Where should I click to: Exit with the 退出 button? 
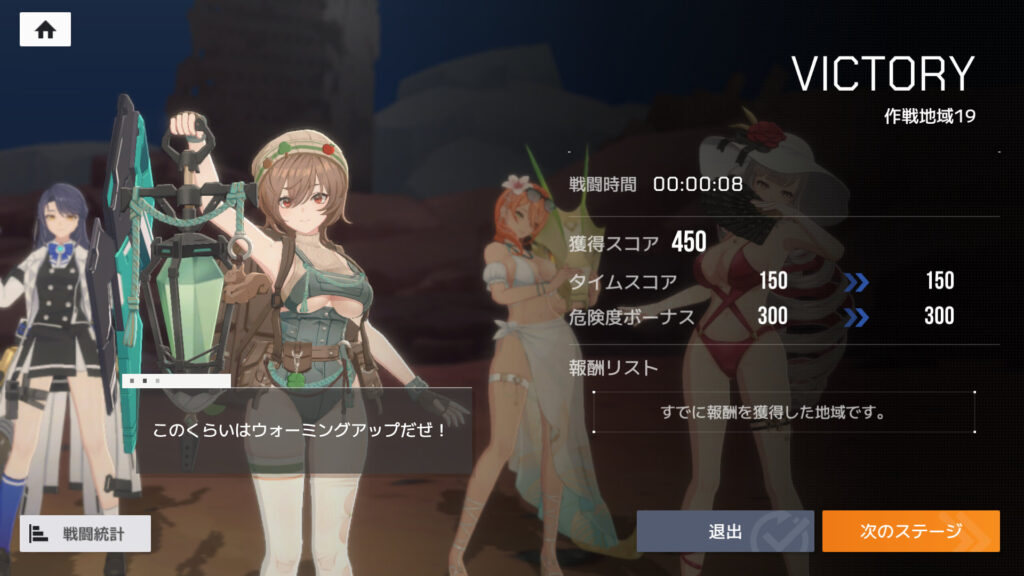725,531
